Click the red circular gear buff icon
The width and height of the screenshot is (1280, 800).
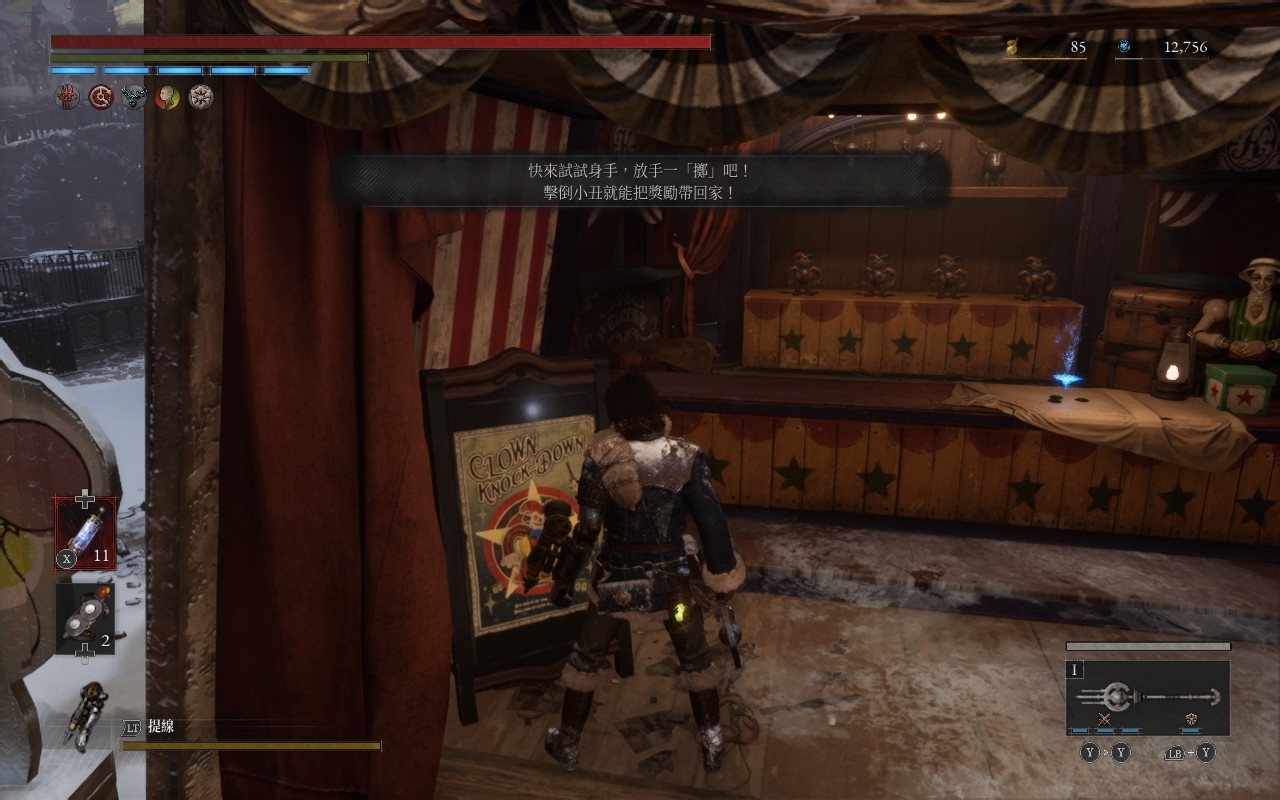[x=100, y=97]
